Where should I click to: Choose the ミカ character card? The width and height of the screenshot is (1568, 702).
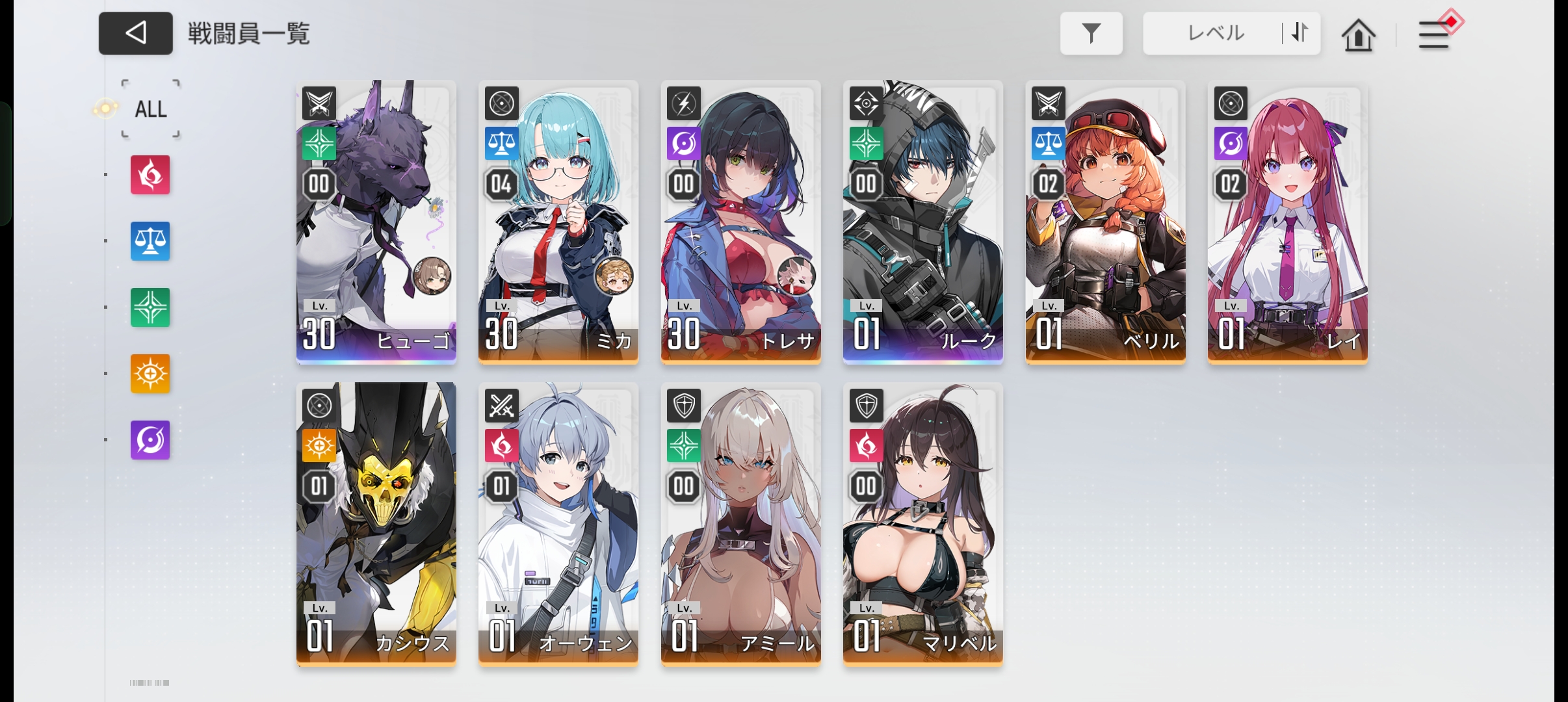558,221
